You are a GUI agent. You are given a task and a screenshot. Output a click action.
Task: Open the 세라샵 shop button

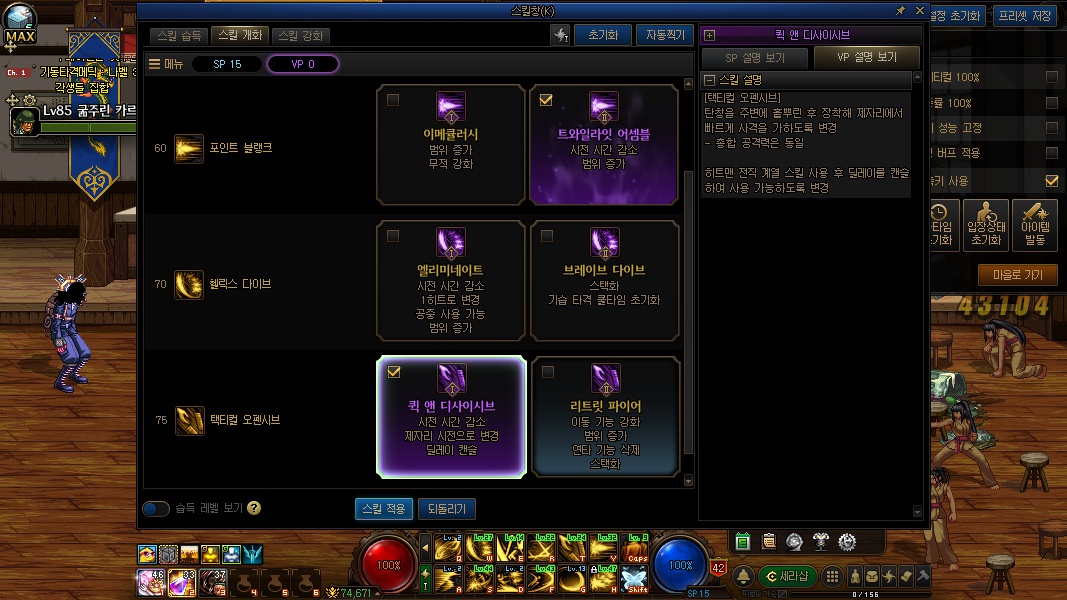point(788,576)
